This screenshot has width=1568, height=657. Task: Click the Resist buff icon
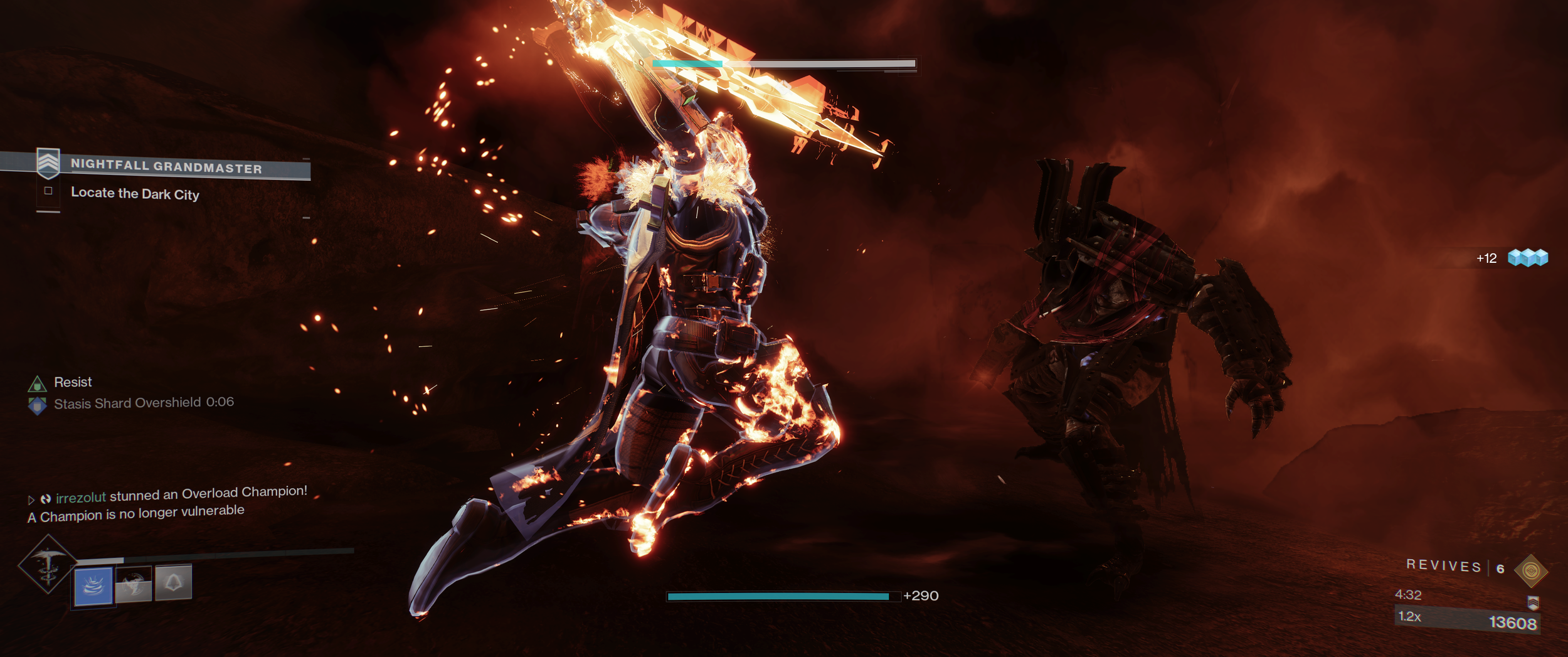[x=38, y=383]
